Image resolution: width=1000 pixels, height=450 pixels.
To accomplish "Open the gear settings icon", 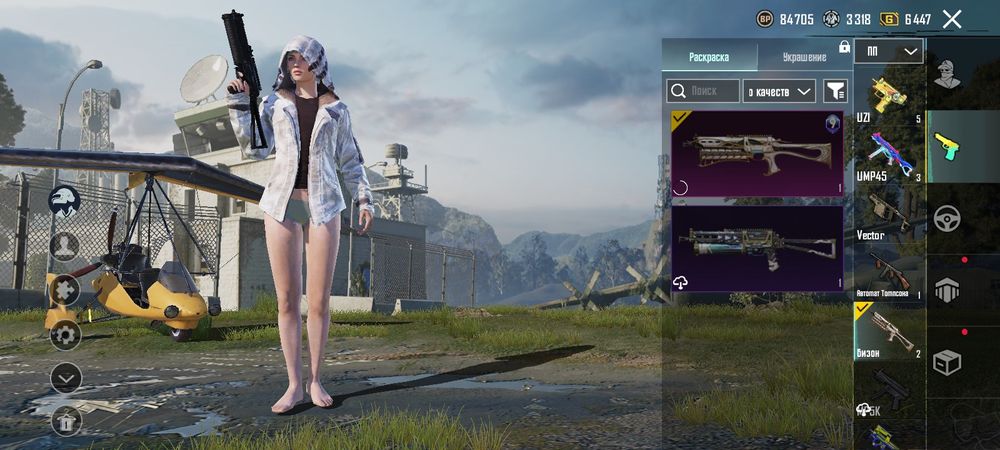I will tap(65, 334).
